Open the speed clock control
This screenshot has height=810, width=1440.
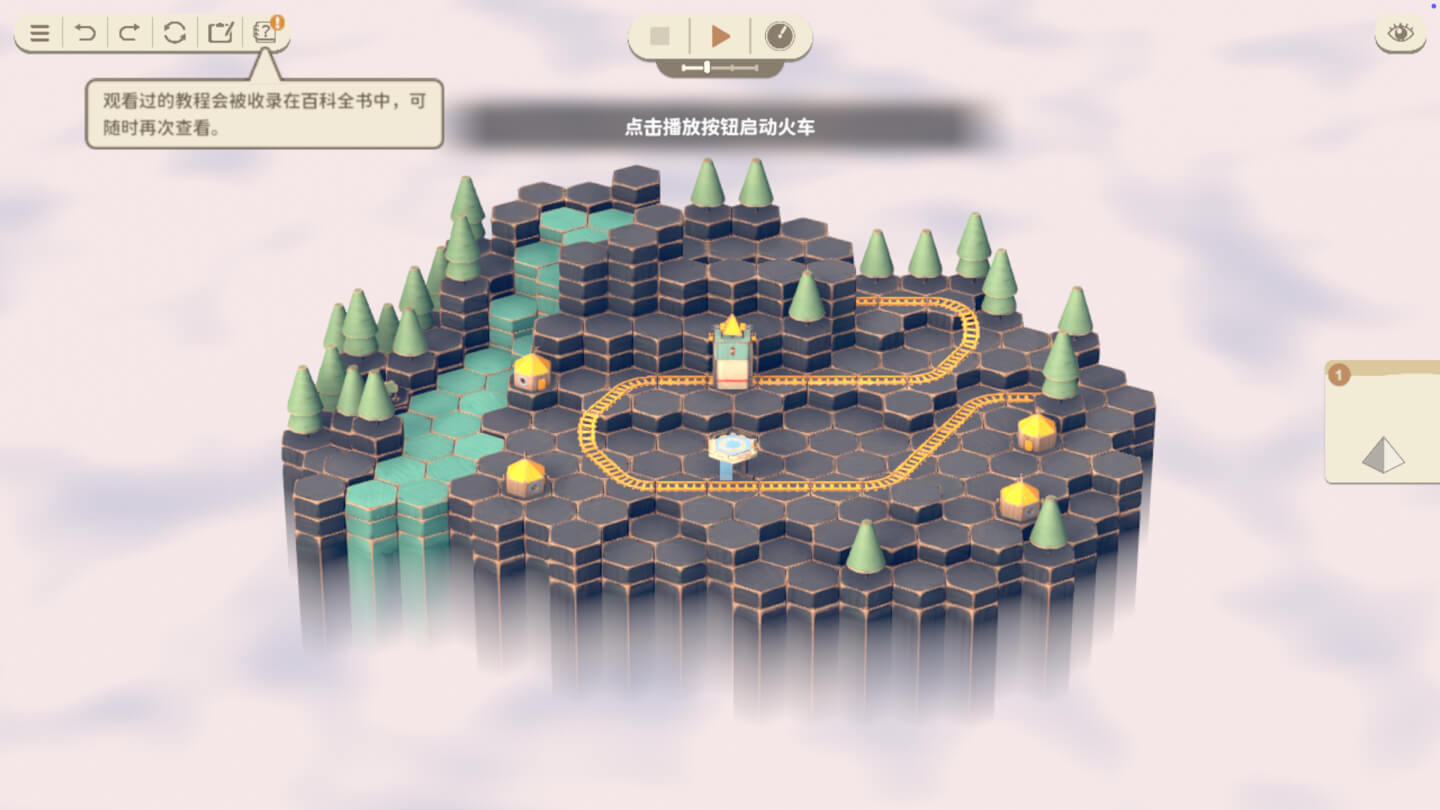click(x=781, y=35)
